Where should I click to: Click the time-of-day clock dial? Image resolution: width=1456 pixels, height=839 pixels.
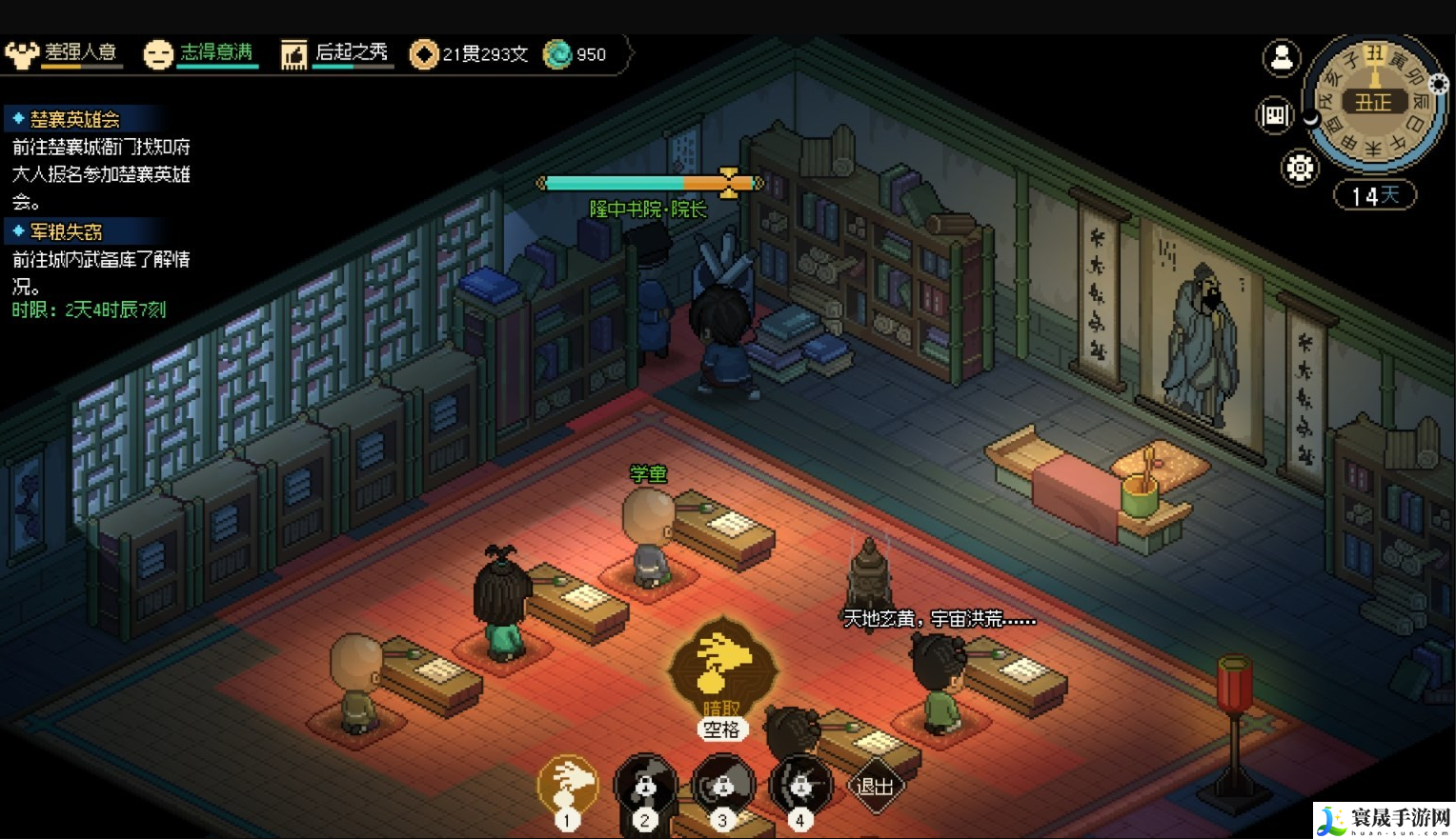(x=1373, y=103)
